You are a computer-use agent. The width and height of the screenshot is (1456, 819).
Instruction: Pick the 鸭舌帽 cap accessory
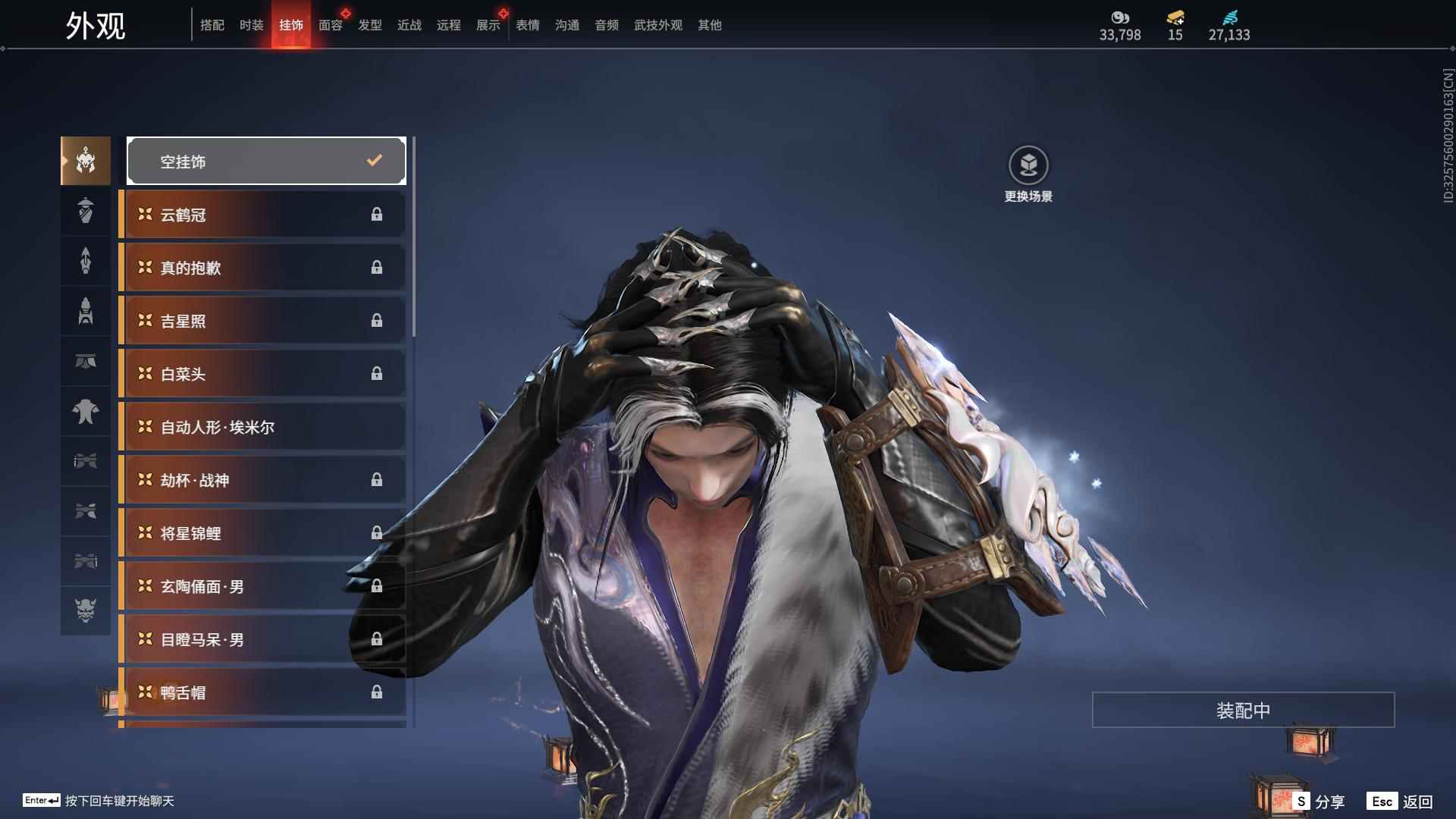[x=262, y=692]
